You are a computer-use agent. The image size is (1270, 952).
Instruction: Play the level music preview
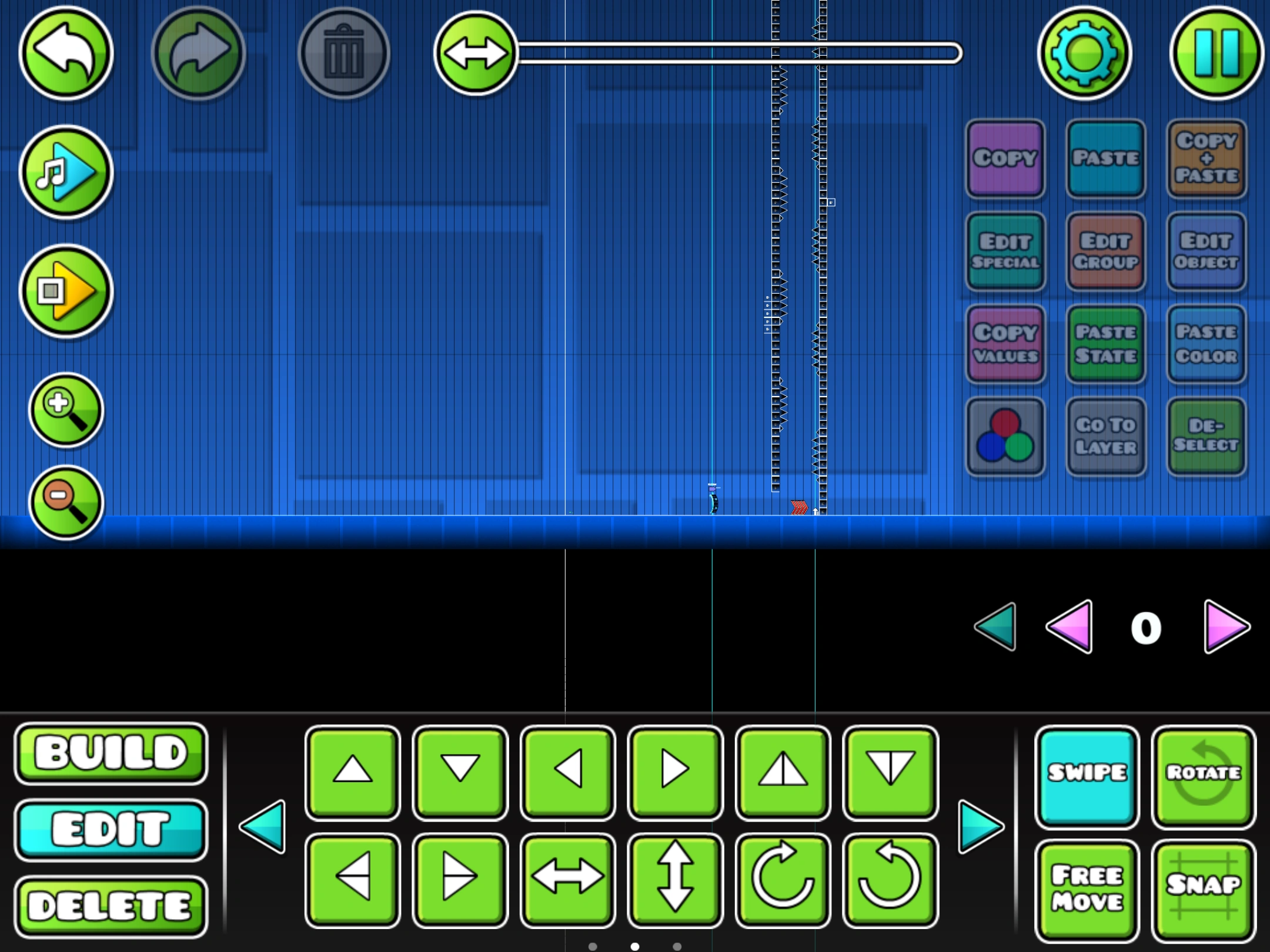click(66, 172)
